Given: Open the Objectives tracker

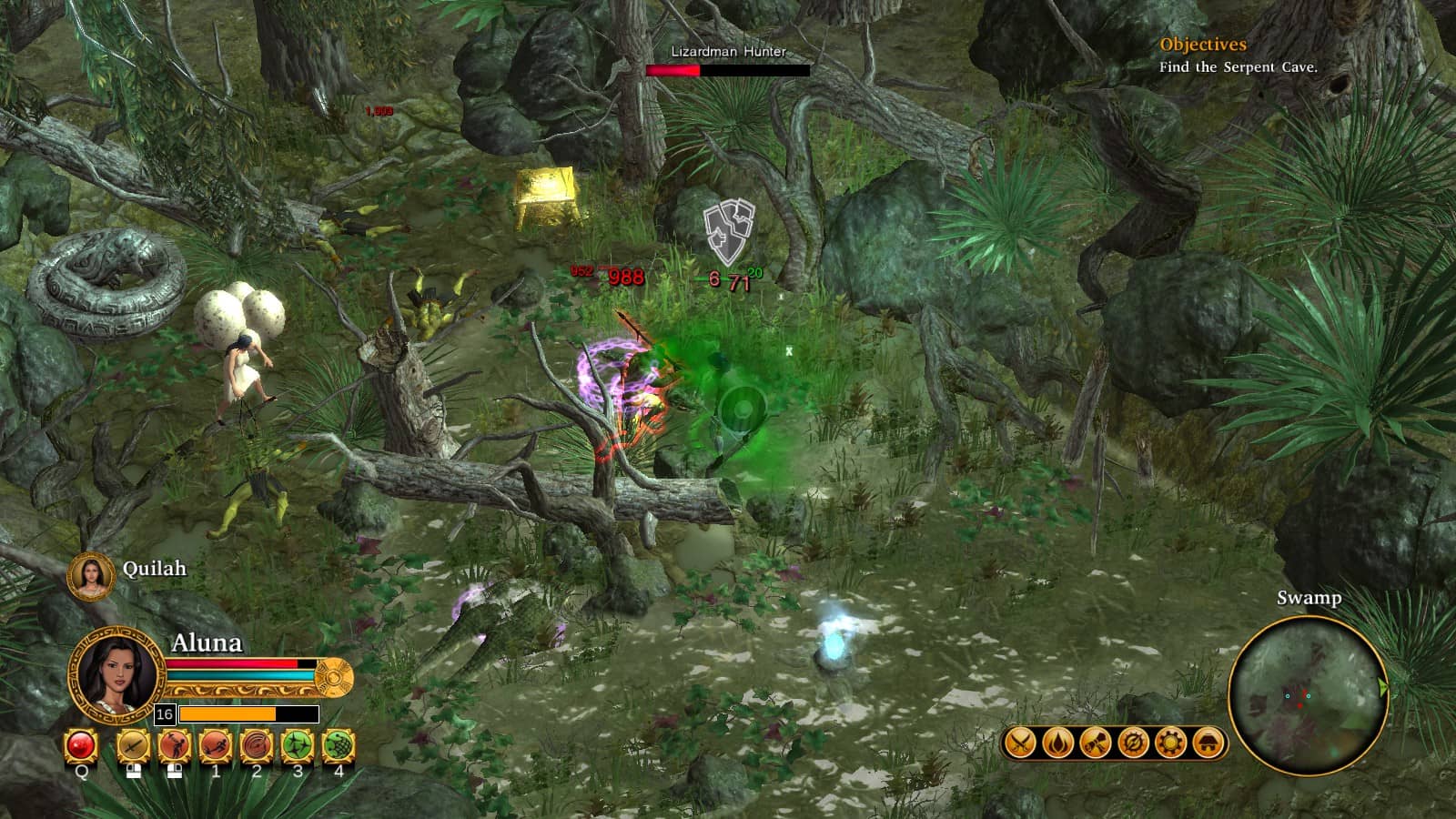Looking at the screenshot, I should click(1202, 45).
